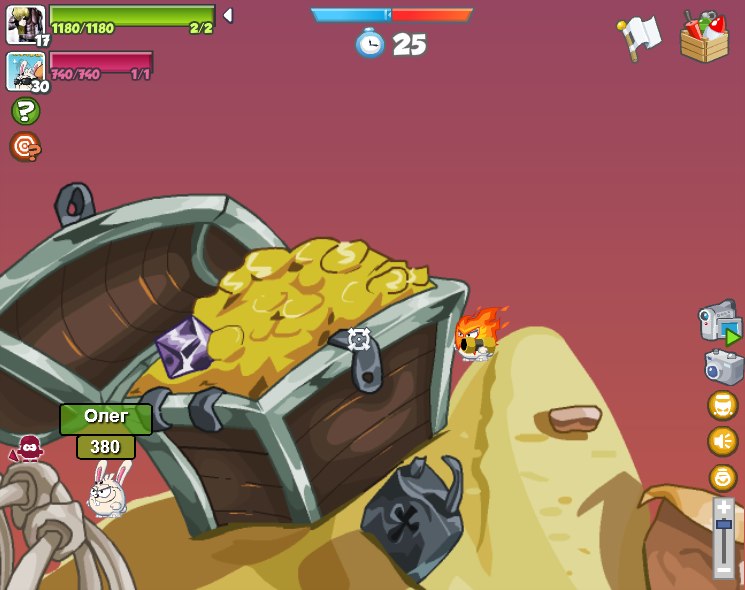Click the blue zoom slider handle

tap(724, 525)
